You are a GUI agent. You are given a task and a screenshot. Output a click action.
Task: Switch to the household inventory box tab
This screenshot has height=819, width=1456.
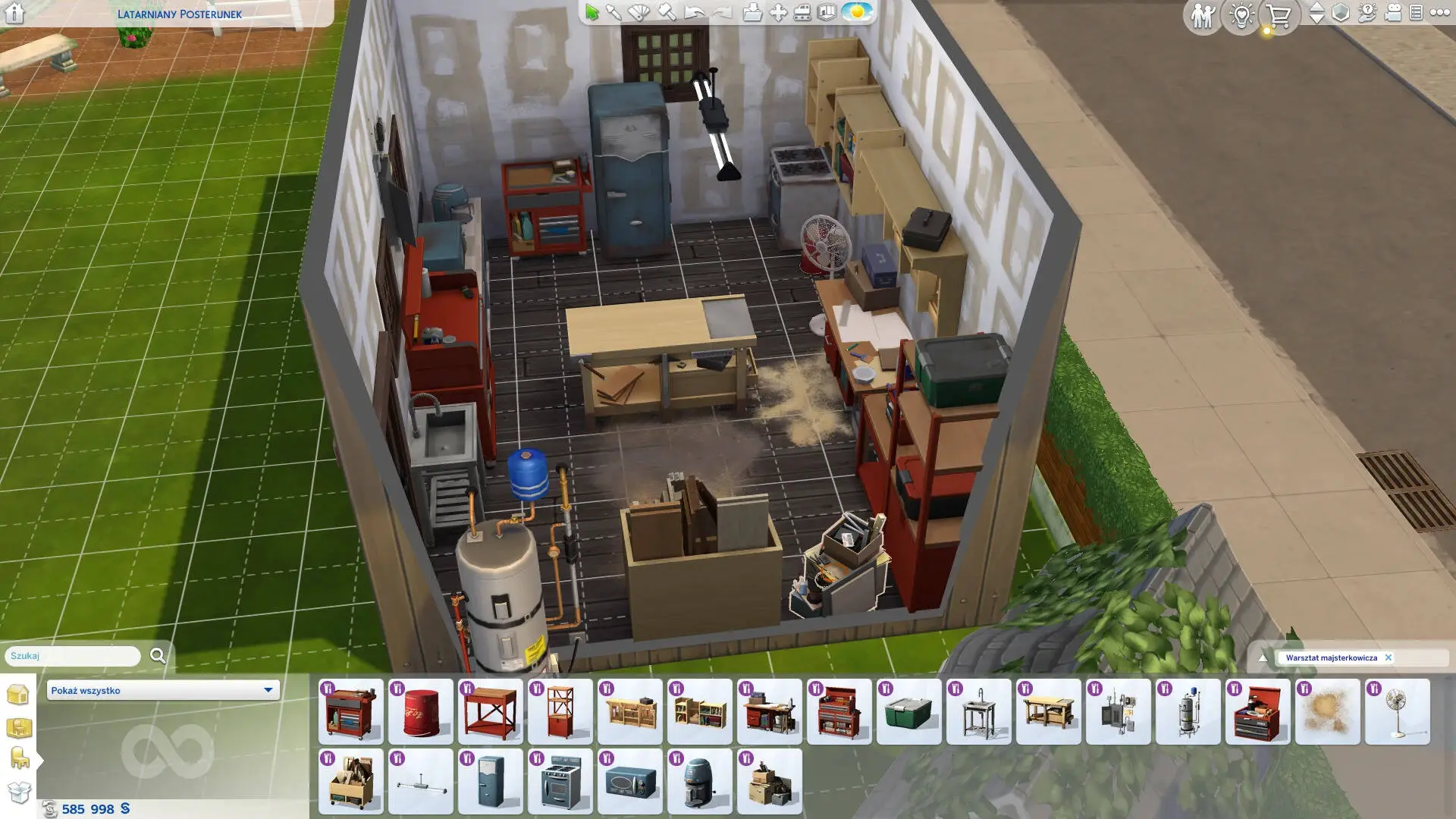coord(19,792)
